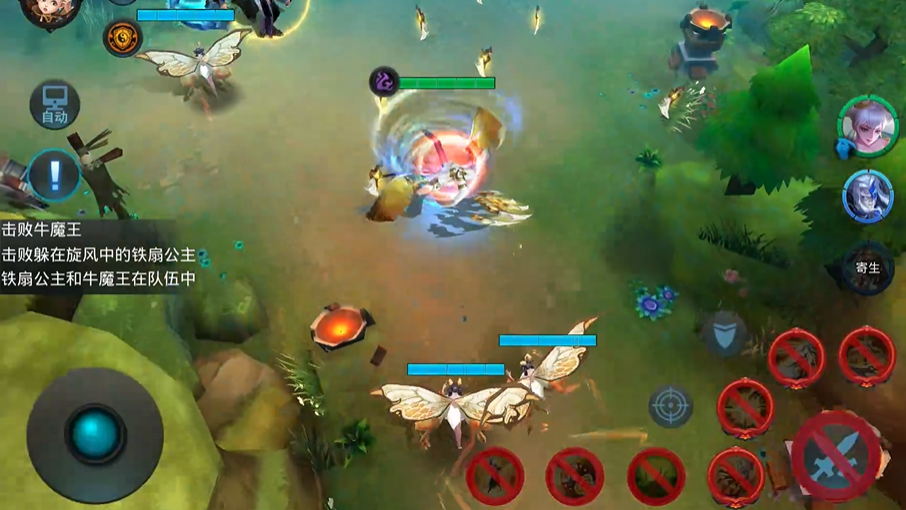Screen dimensions: 906x510
Task: Tap the crosshair target-lock button
Action: coord(670,406)
